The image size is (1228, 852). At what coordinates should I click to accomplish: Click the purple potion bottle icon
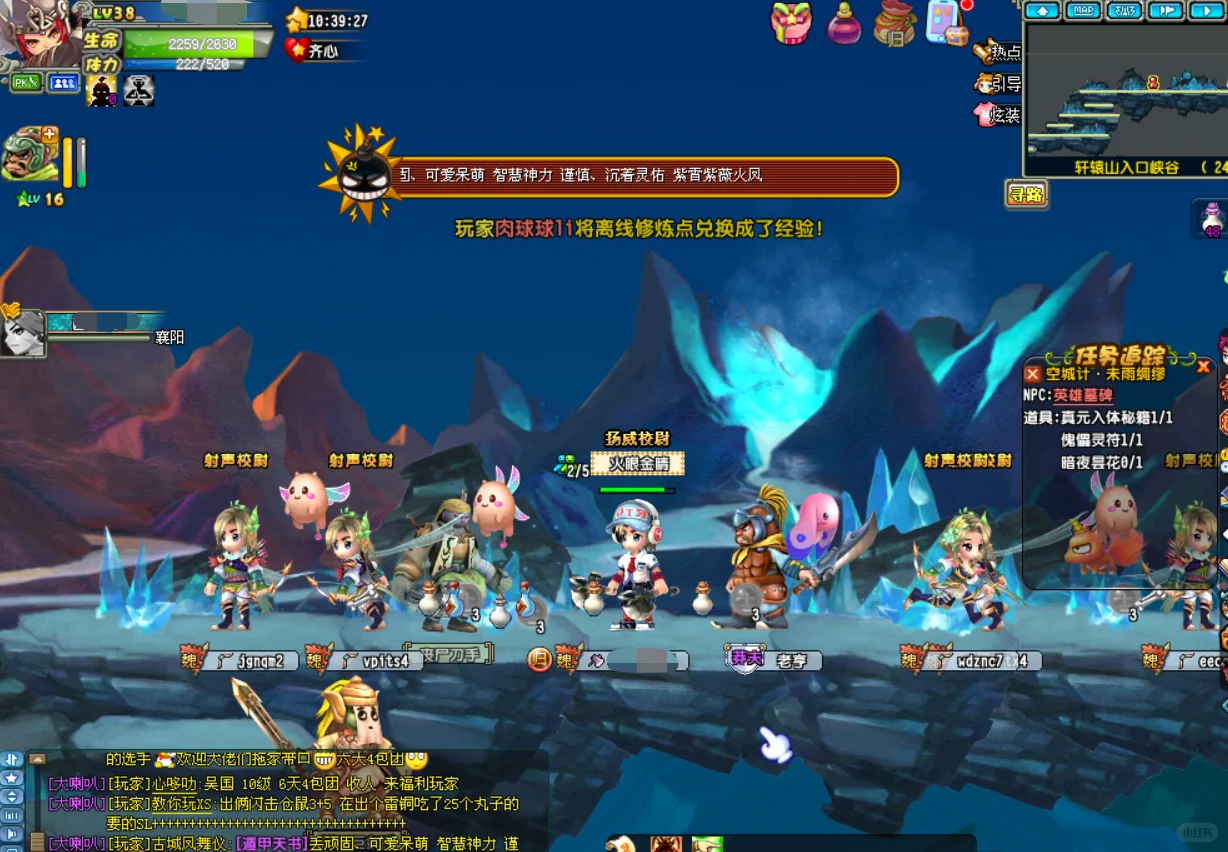(x=844, y=24)
